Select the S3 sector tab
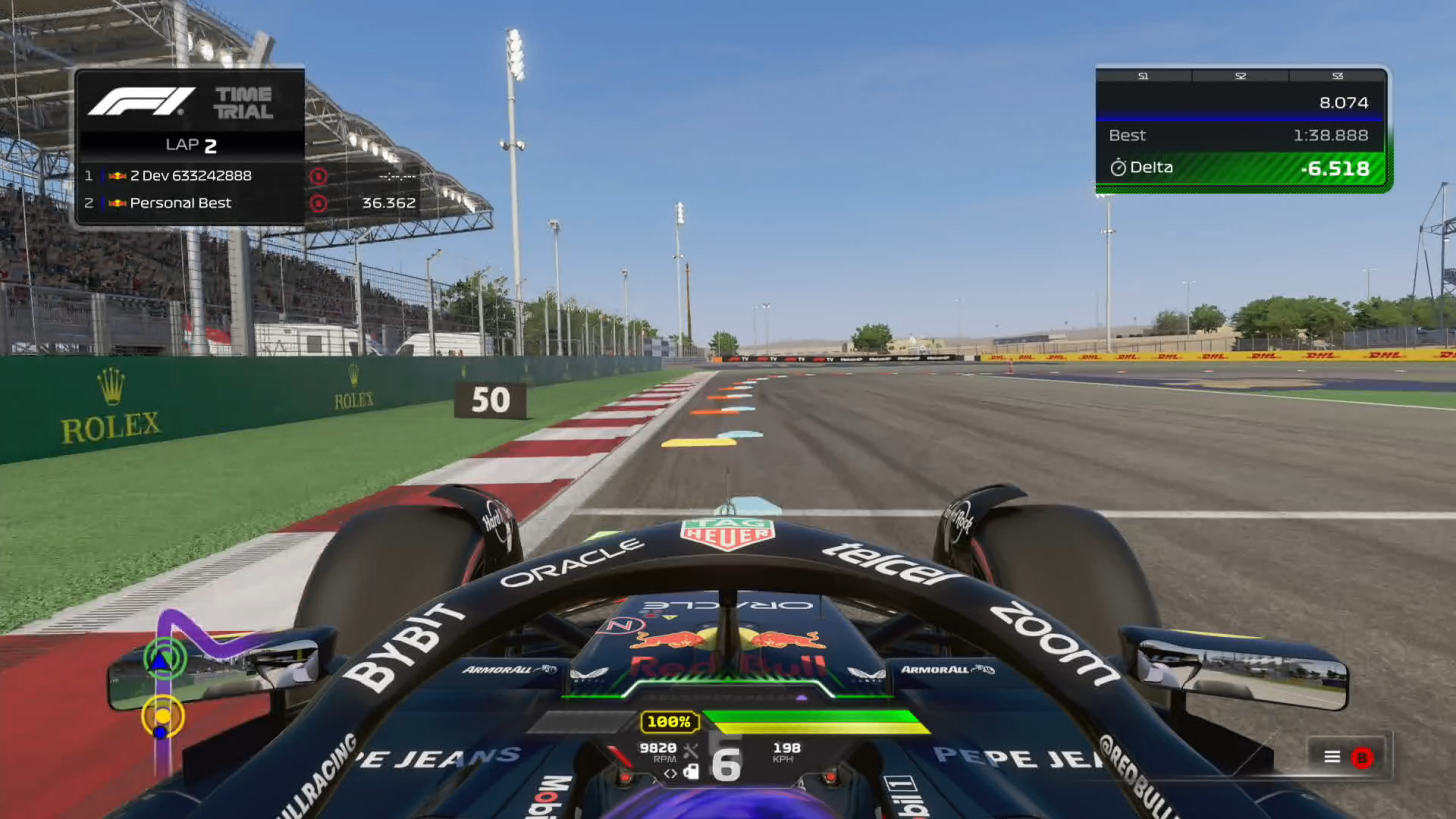Screen dimensions: 1456x819 point(1337,75)
